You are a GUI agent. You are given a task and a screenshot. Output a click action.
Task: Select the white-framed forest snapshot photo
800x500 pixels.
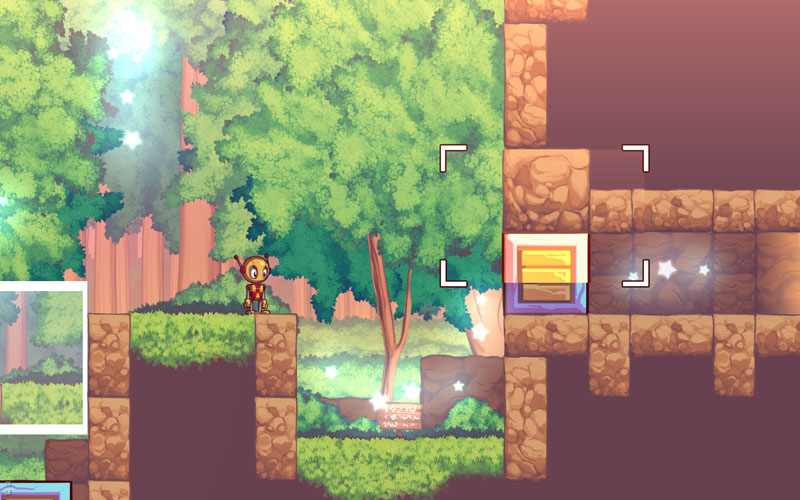41,357
